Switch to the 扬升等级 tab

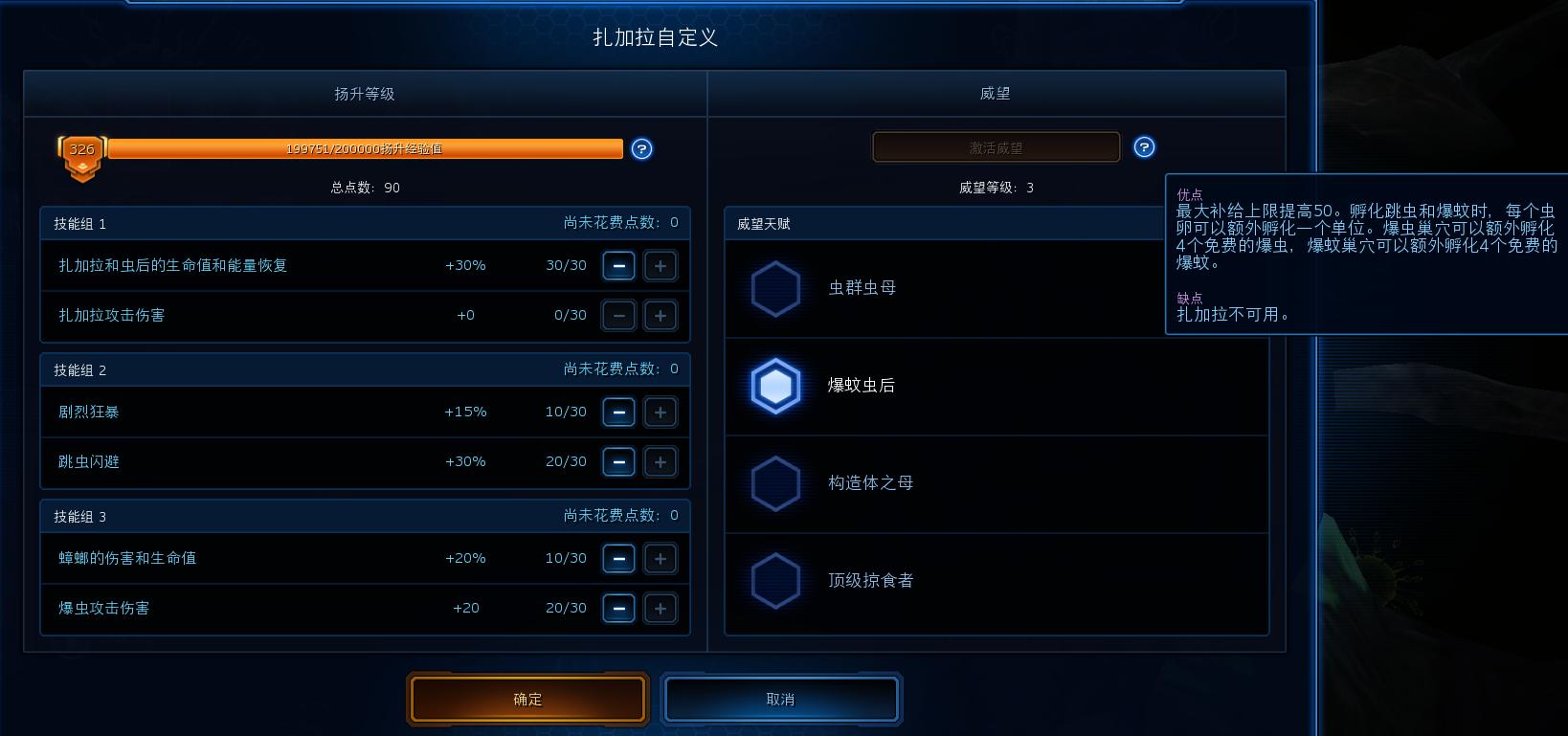click(x=365, y=94)
